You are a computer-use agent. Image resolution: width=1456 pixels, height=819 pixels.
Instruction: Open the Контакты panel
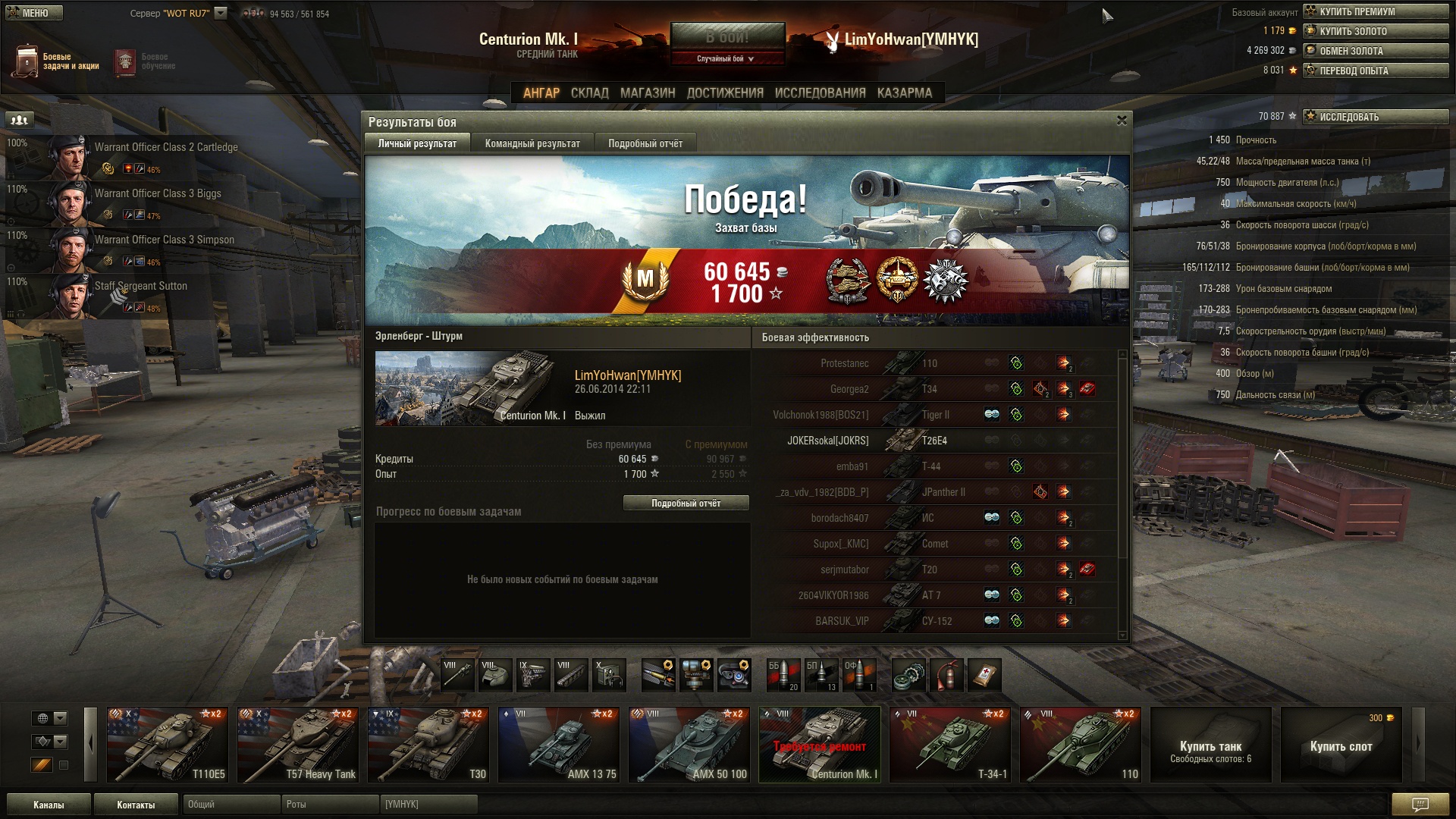pos(136,805)
